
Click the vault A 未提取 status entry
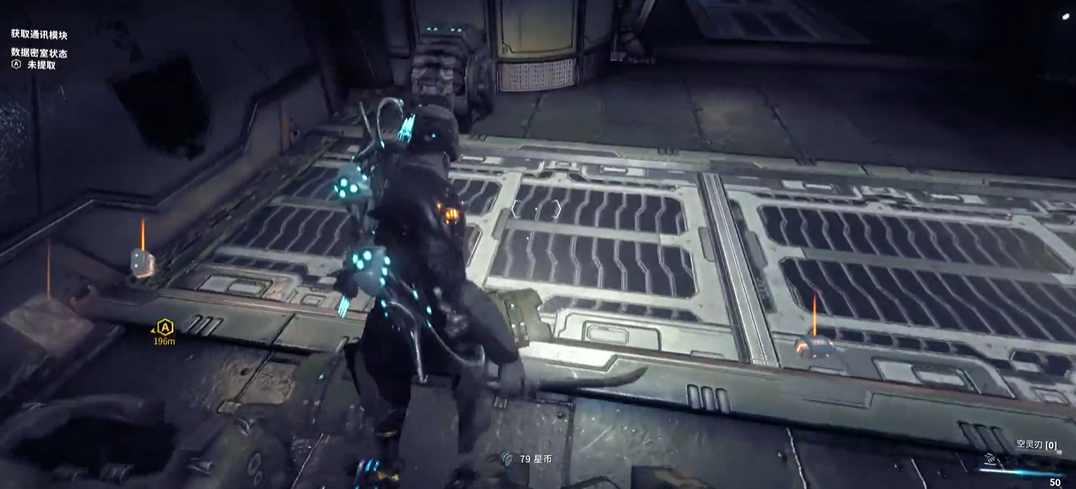pyautogui.click(x=34, y=65)
